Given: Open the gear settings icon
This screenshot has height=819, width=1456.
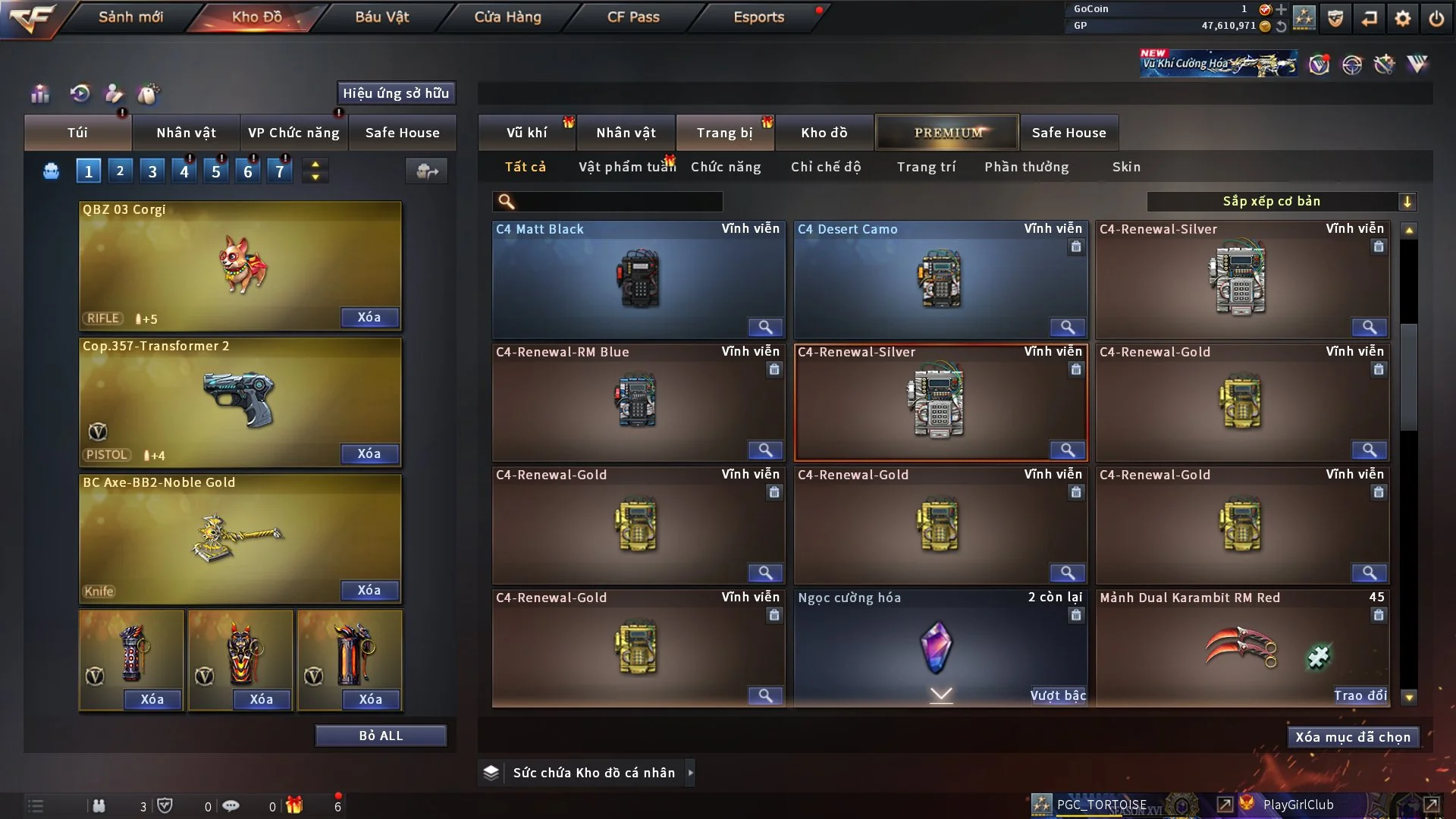Looking at the screenshot, I should (x=1402, y=18).
